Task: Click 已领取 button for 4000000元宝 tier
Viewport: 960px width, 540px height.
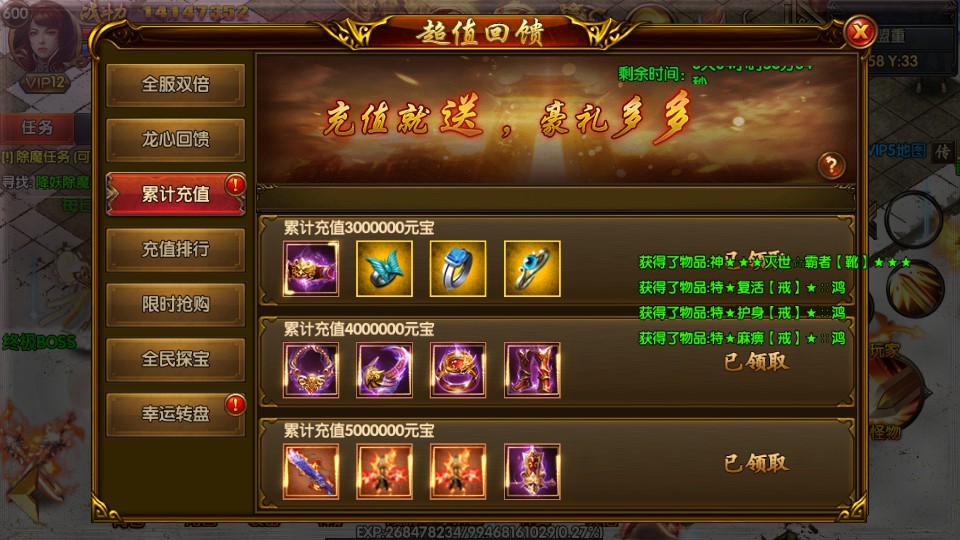Action: tap(756, 362)
